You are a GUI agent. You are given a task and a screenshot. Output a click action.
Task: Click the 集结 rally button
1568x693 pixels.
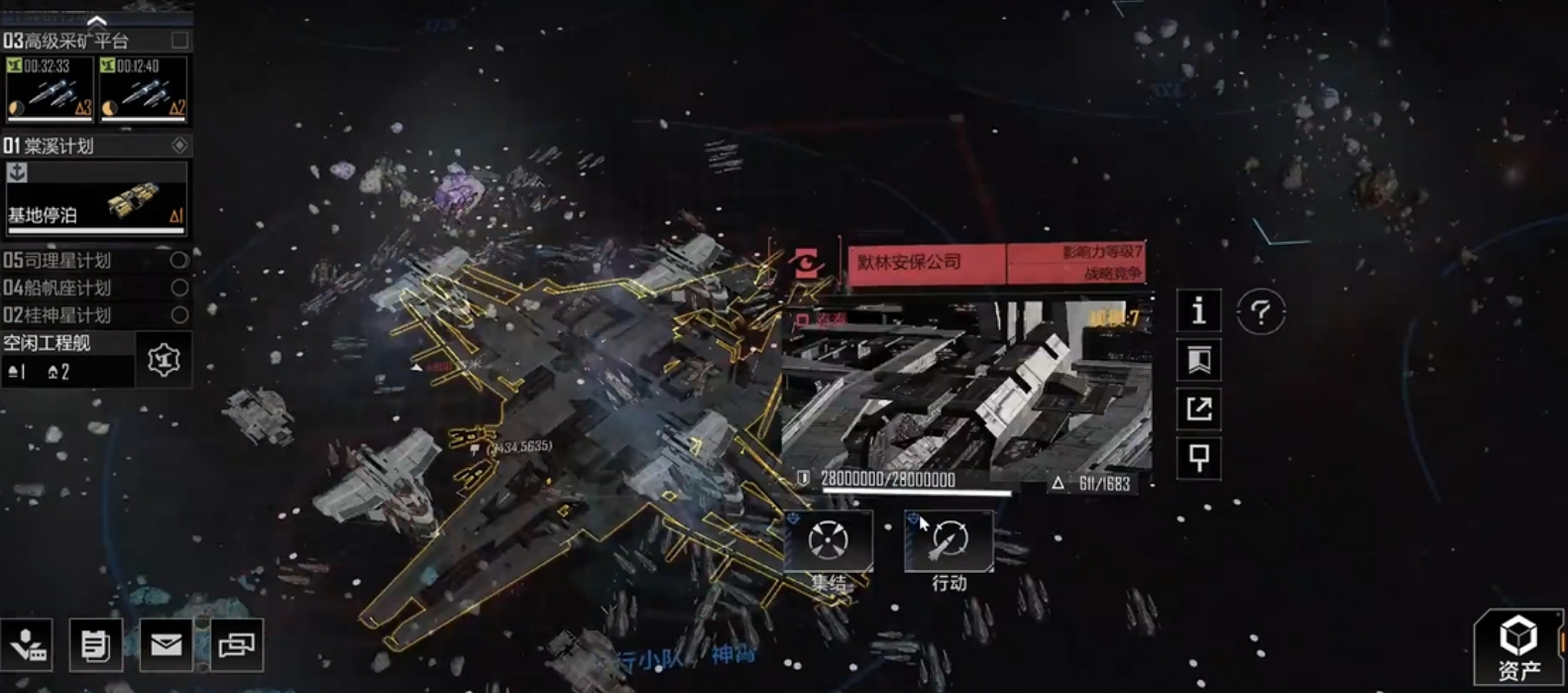(829, 542)
